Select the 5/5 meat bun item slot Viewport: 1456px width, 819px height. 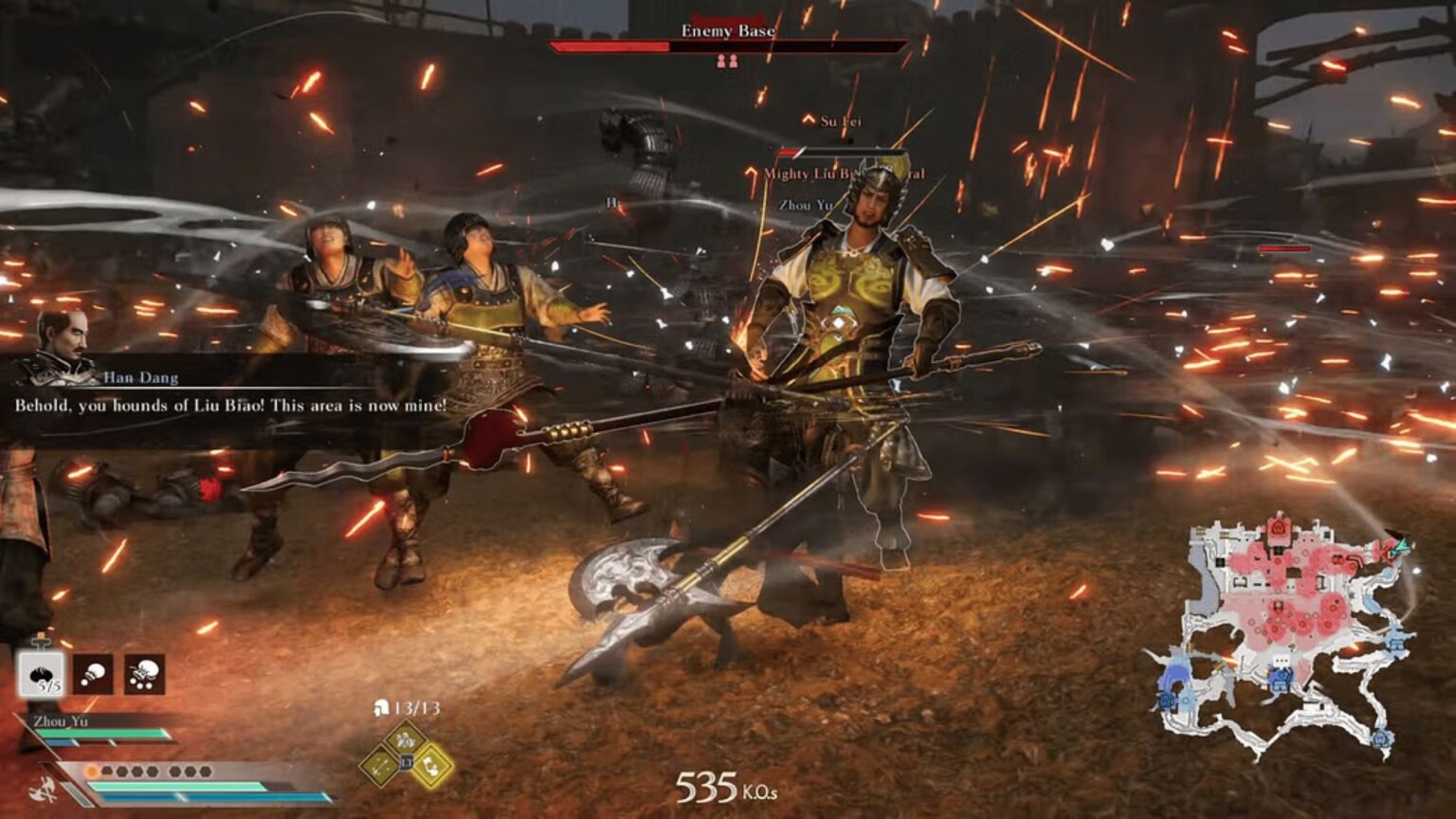click(x=42, y=675)
